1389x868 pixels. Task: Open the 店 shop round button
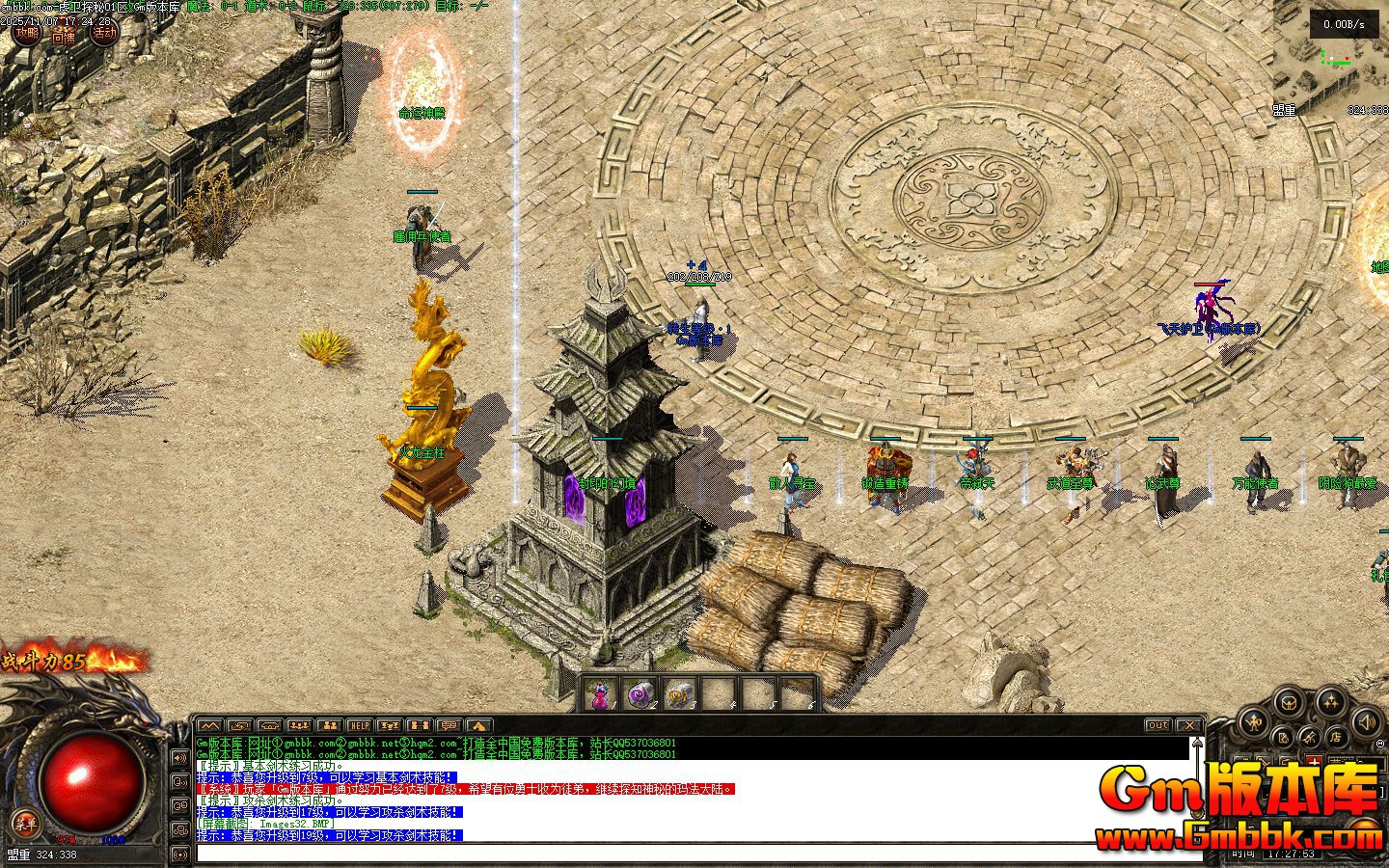pyautogui.click(x=1336, y=738)
